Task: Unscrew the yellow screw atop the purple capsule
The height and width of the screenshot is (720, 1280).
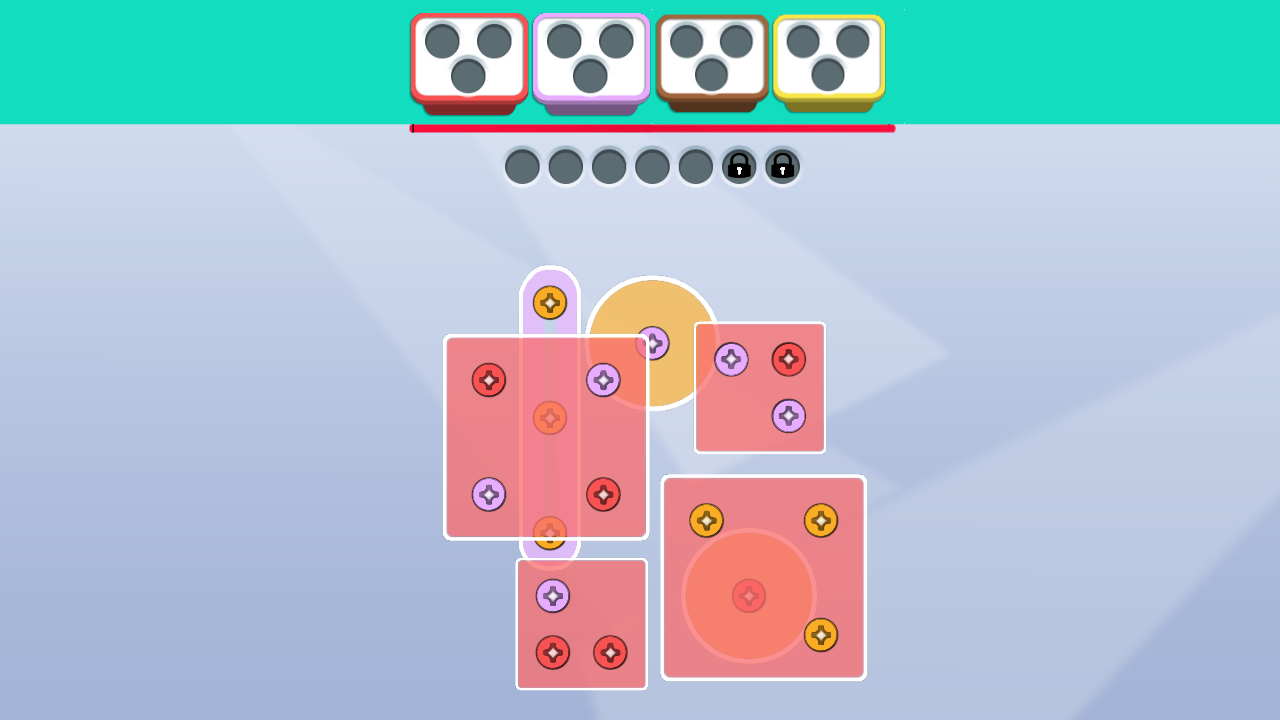Action: [549, 304]
